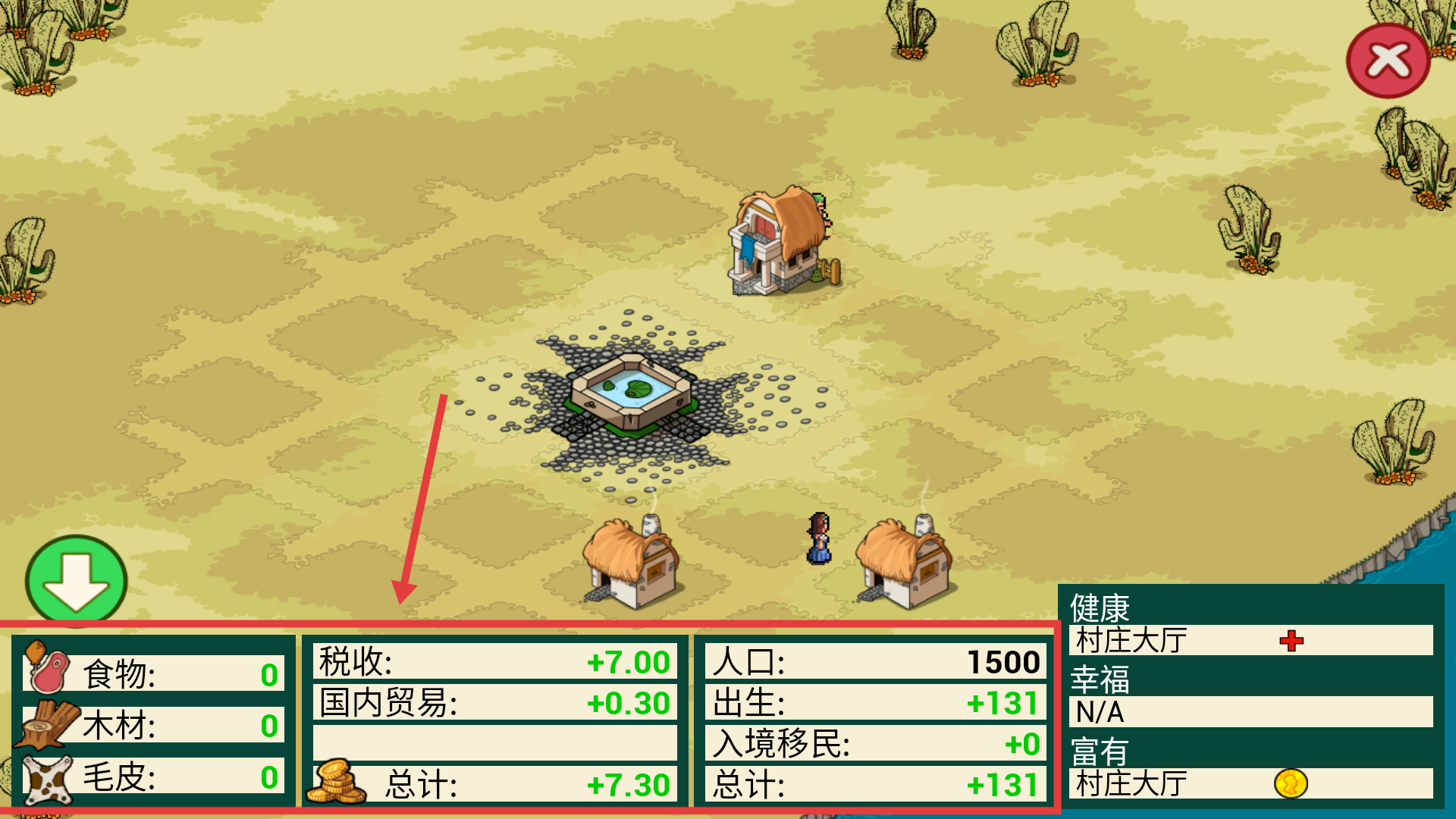Select the 村庄大厅 row under 富有
The image size is (1456, 819).
tap(1250, 783)
